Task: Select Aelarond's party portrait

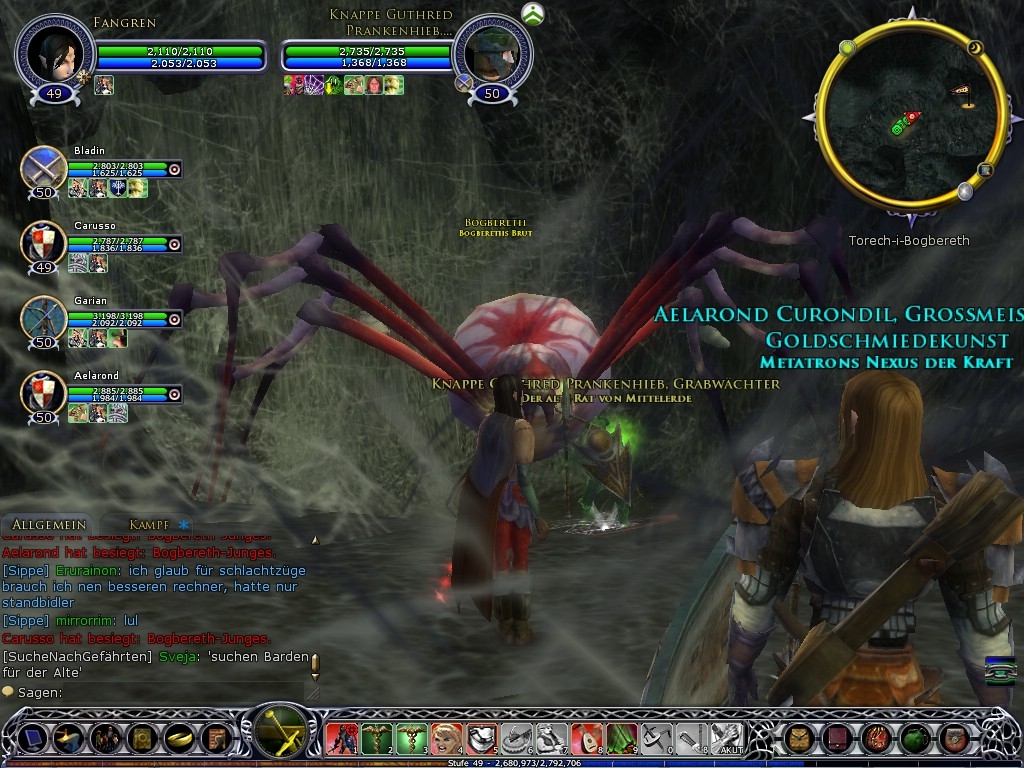Action: pyautogui.click(x=44, y=393)
